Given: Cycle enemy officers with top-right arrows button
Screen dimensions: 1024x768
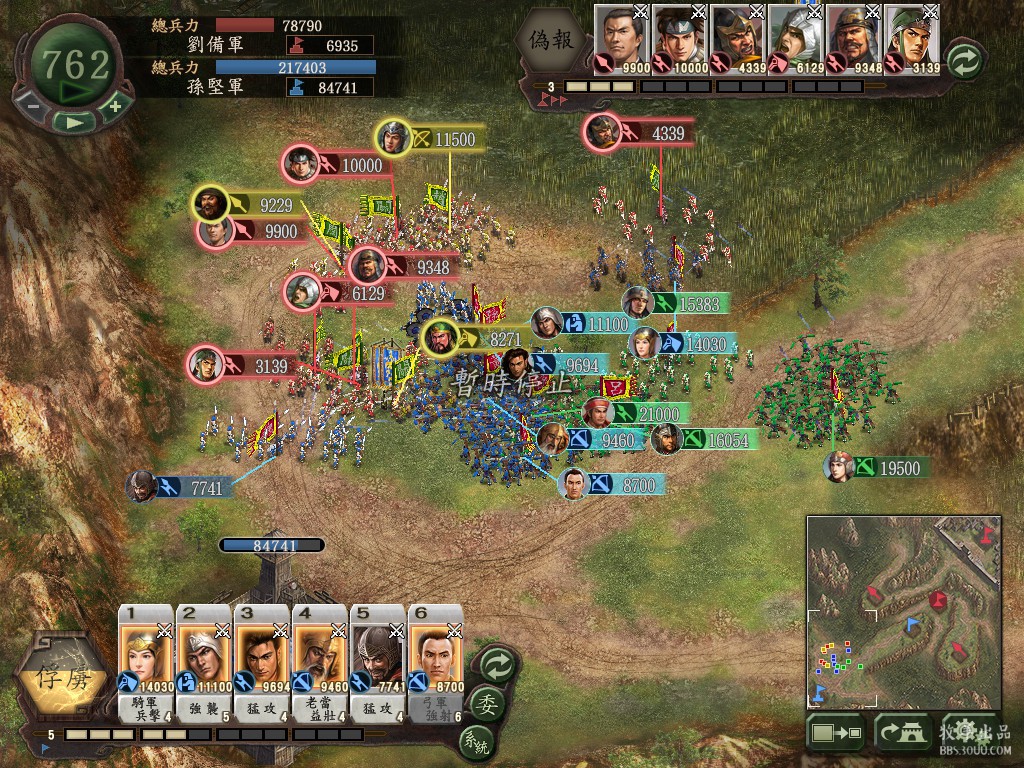Looking at the screenshot, I should point(964,60).
